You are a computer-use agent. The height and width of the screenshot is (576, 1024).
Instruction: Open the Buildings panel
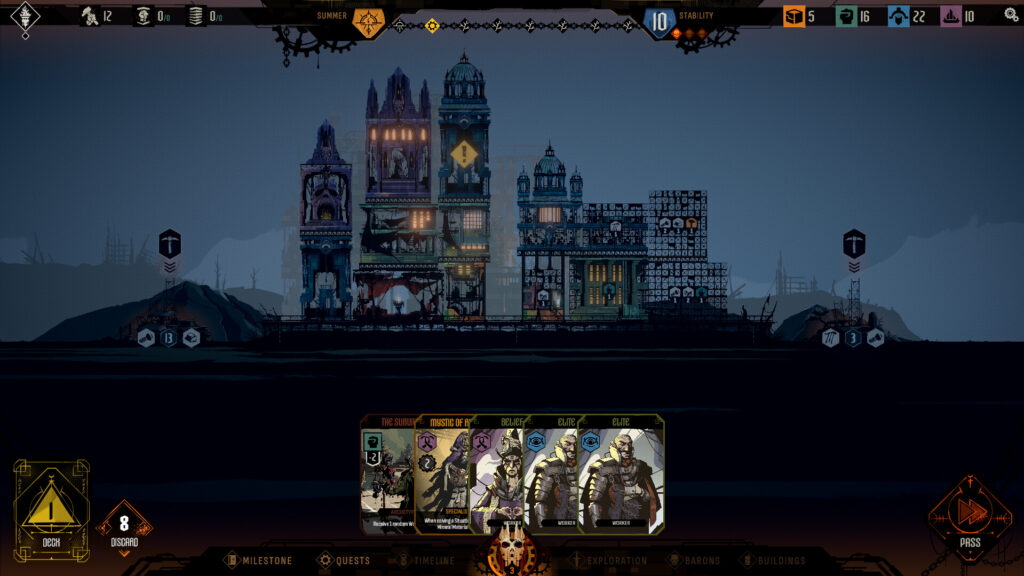click(774, 561)
